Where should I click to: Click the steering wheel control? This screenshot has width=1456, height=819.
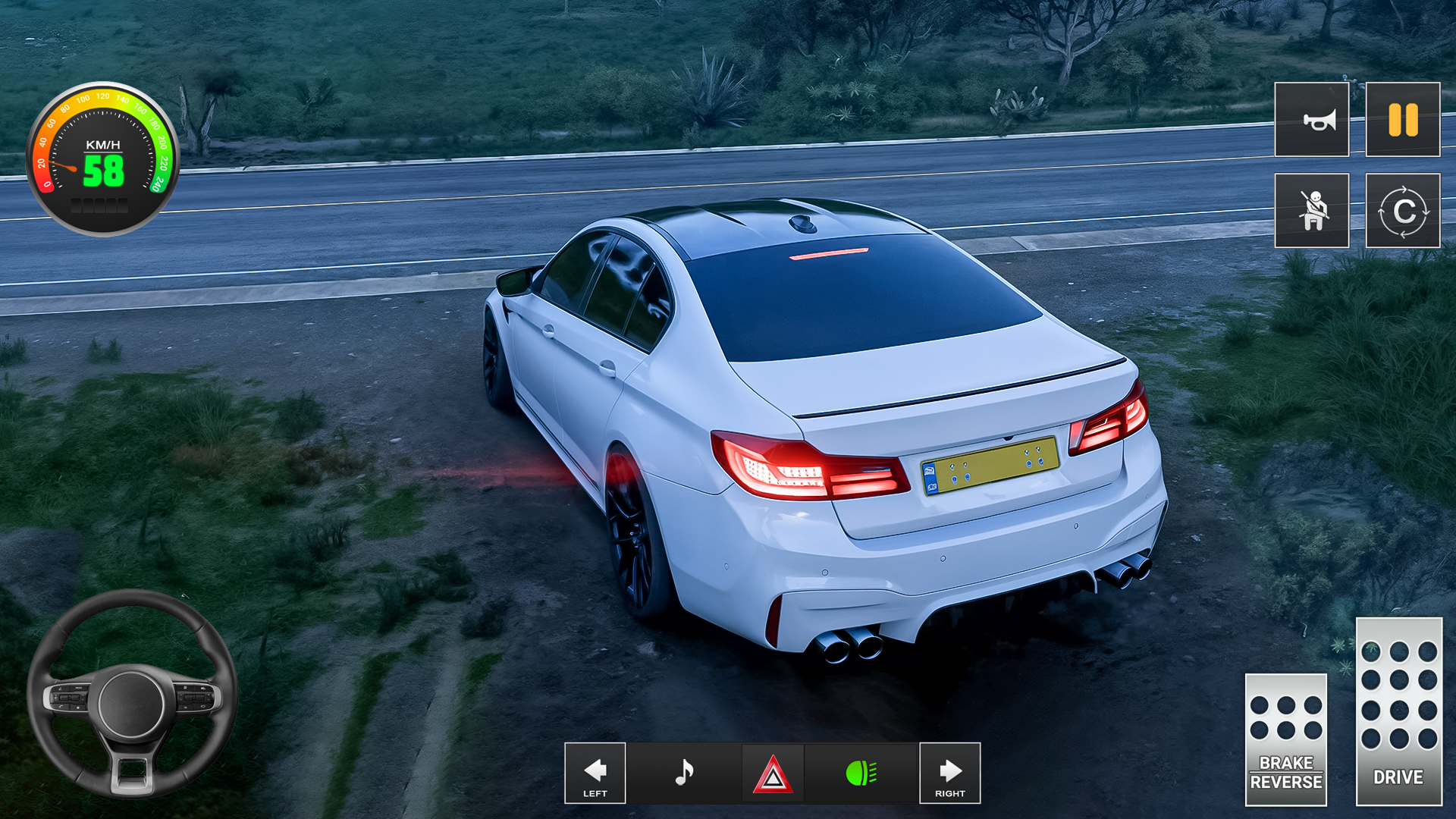coord(132,695)
